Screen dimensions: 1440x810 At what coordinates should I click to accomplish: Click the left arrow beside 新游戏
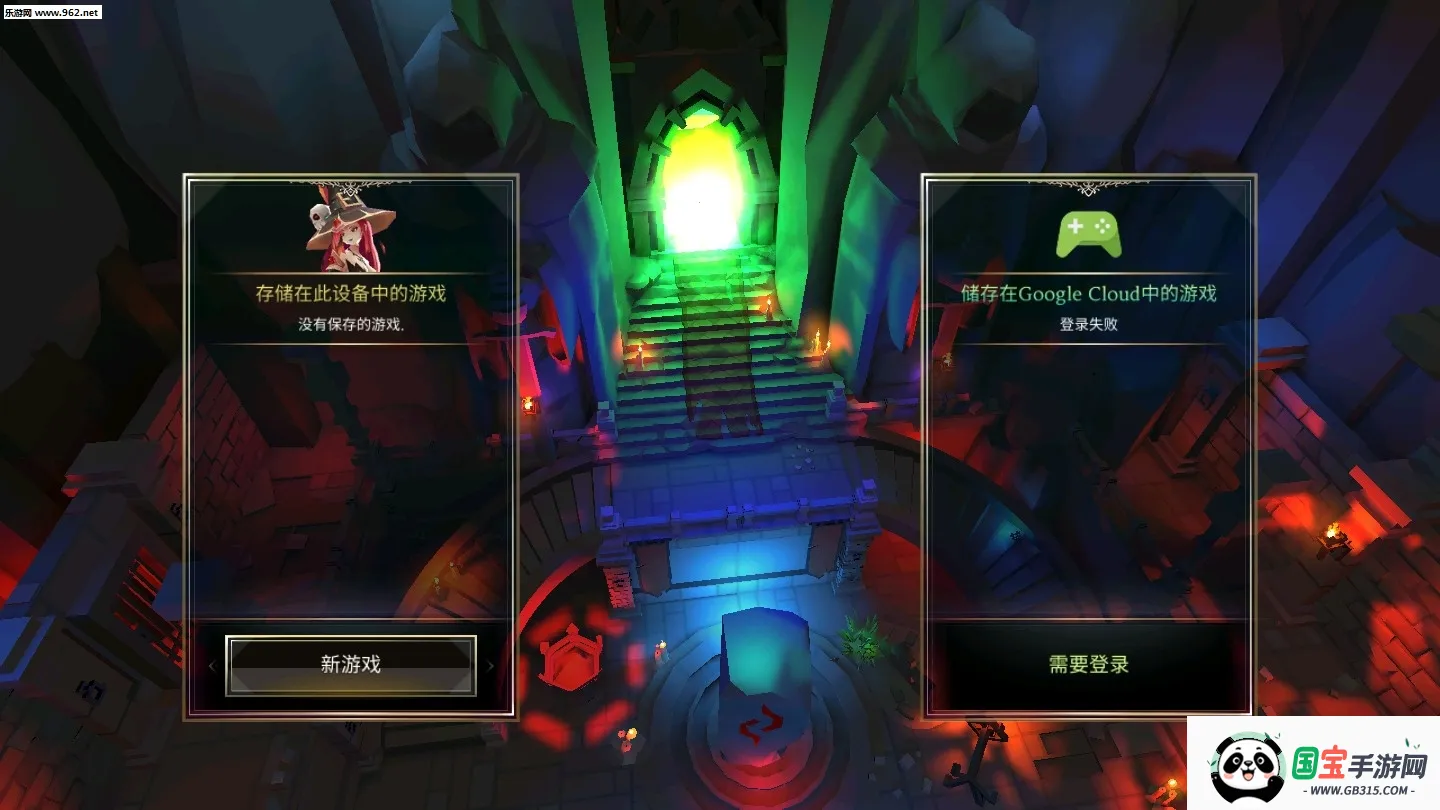point(212,664)
